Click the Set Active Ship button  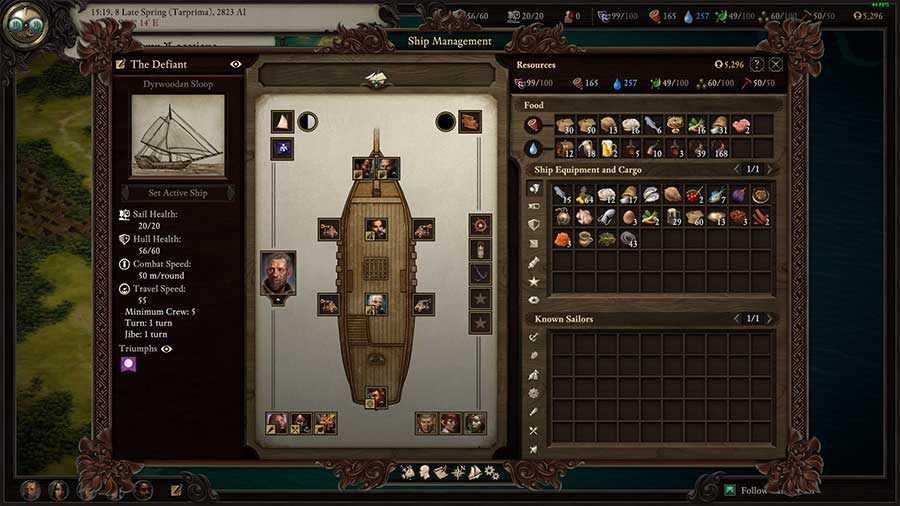(178, 192)
